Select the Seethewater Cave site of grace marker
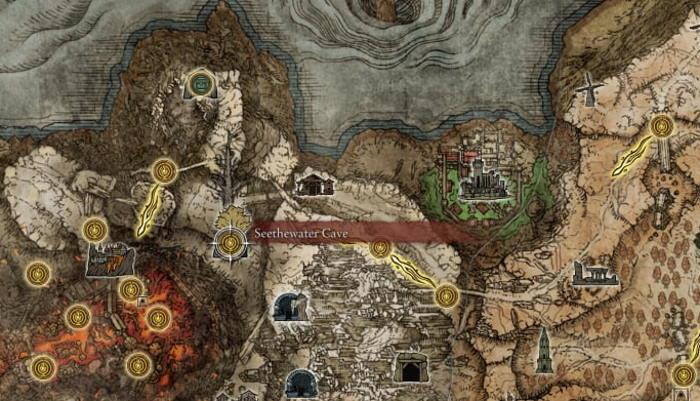 pos(231,242)
